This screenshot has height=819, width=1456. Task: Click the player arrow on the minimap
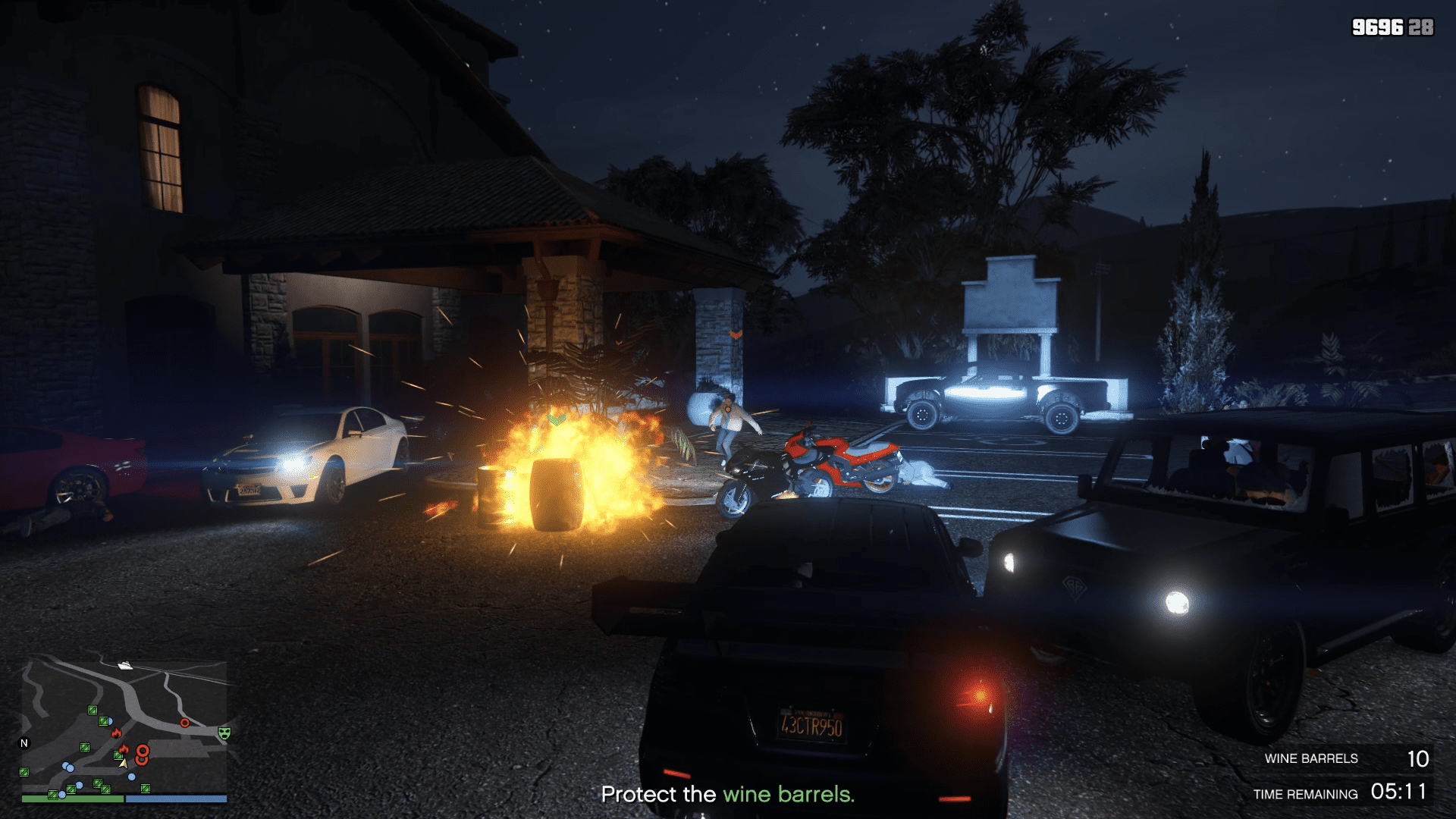[123, 763]
